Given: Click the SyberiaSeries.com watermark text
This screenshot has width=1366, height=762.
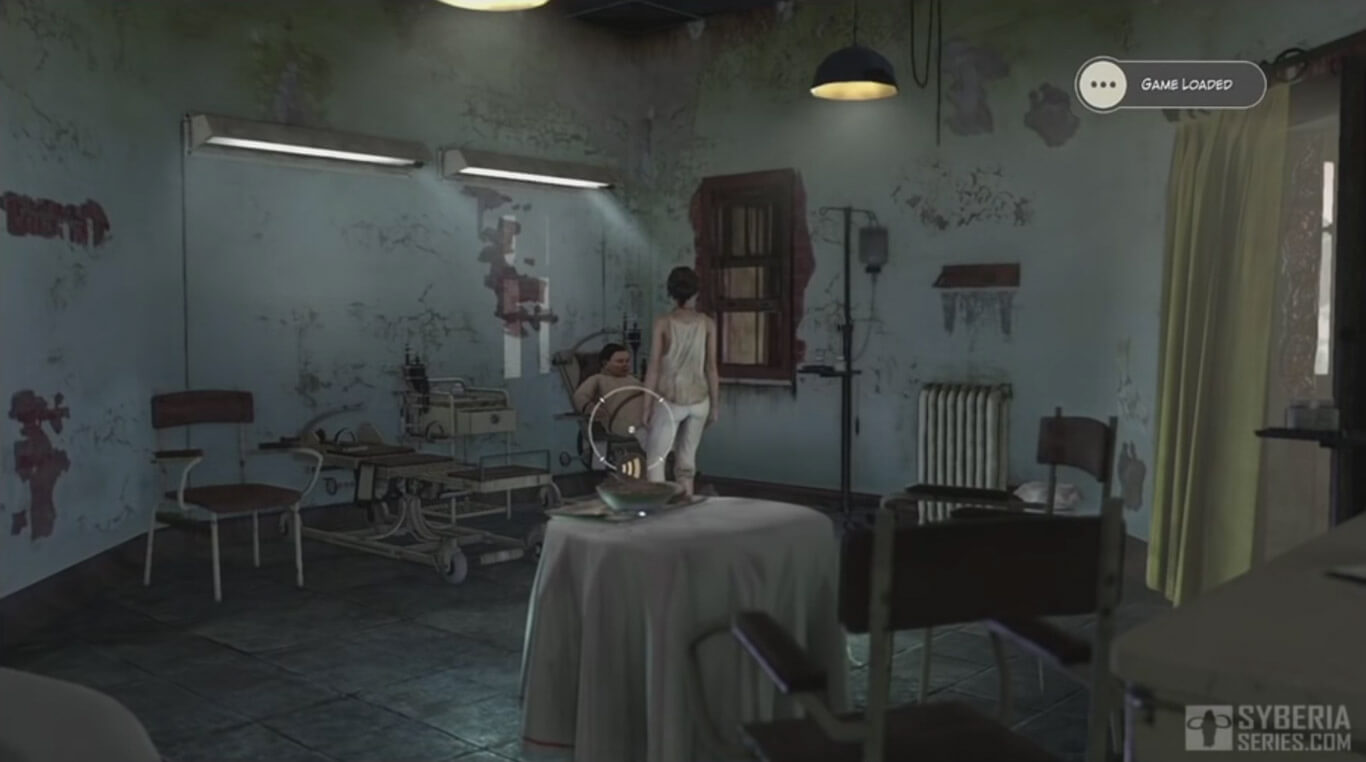Looking at the screenshot, I should click(1293, 725).
